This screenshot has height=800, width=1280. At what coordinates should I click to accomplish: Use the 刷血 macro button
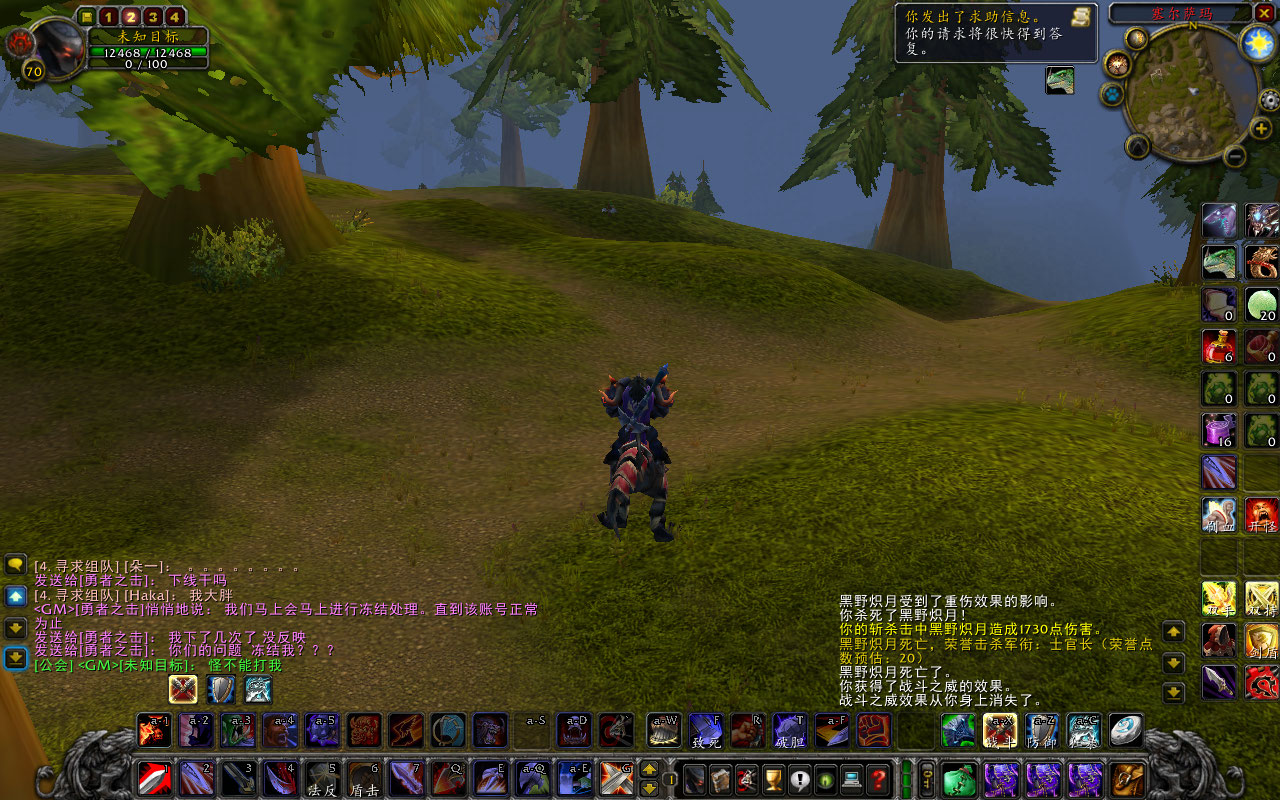click(1219, 515)
